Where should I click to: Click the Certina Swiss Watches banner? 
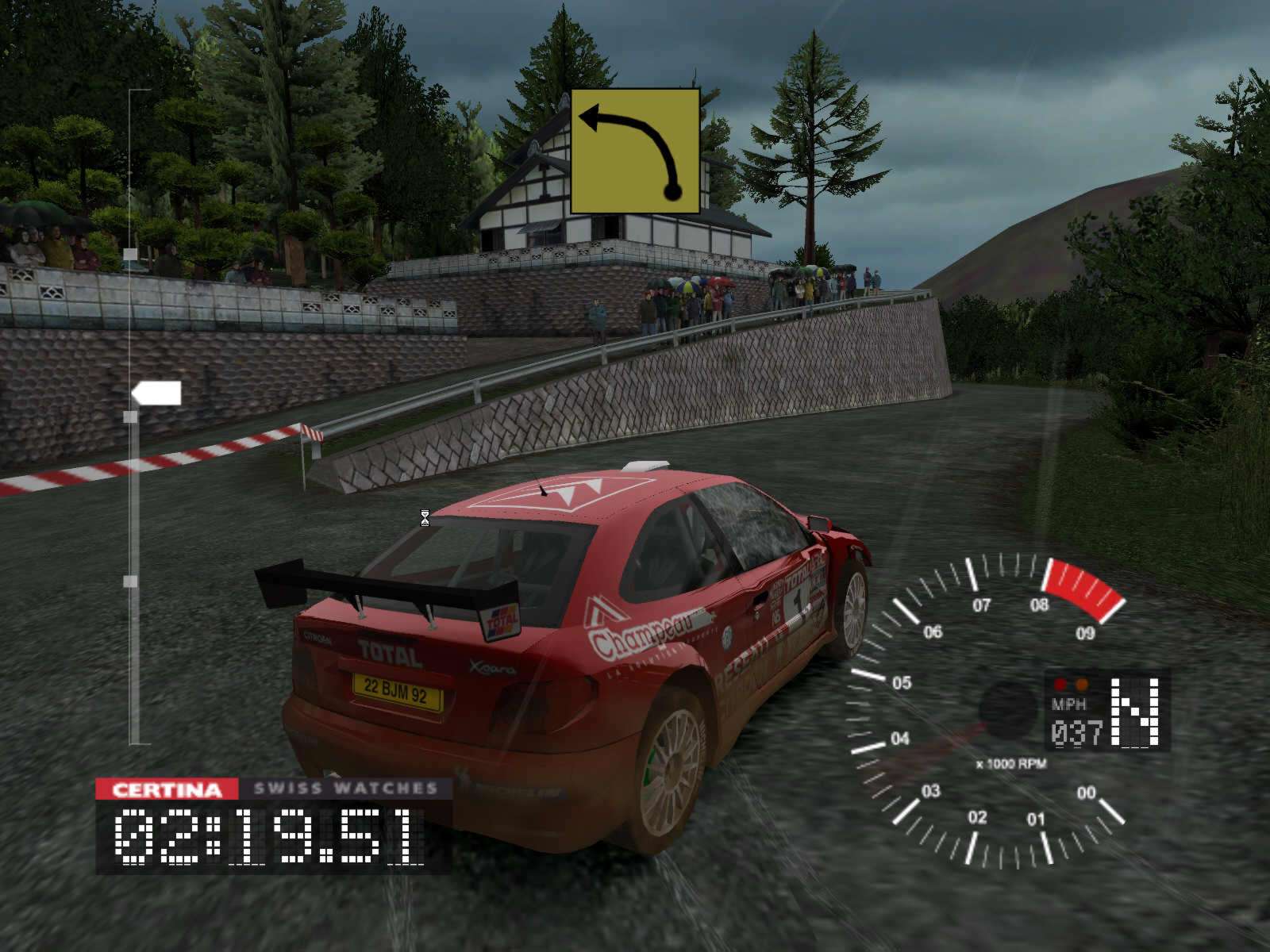(x=274, y=789)
